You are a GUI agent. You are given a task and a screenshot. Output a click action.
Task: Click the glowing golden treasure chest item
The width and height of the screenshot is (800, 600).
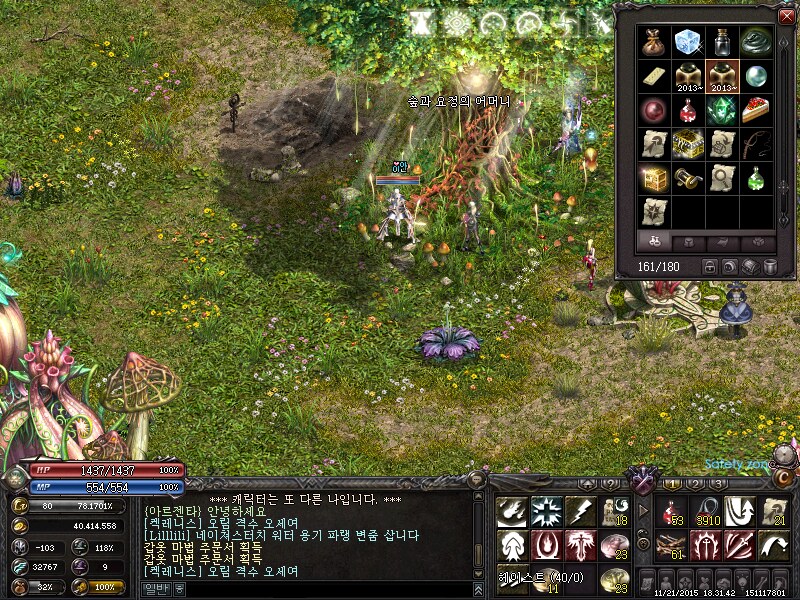point(656,178)
